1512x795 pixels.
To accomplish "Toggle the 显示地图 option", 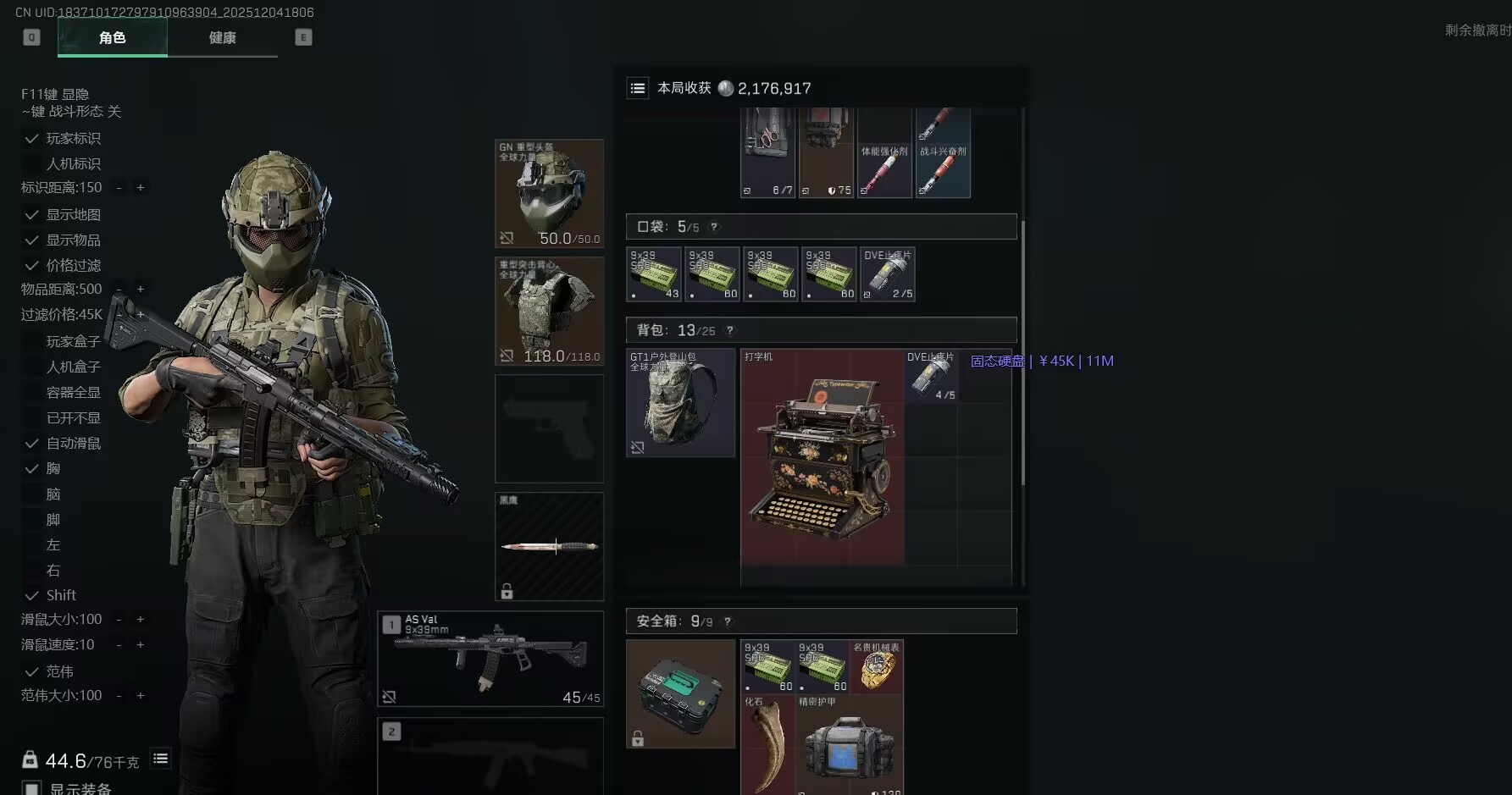I will coord(32,215).
